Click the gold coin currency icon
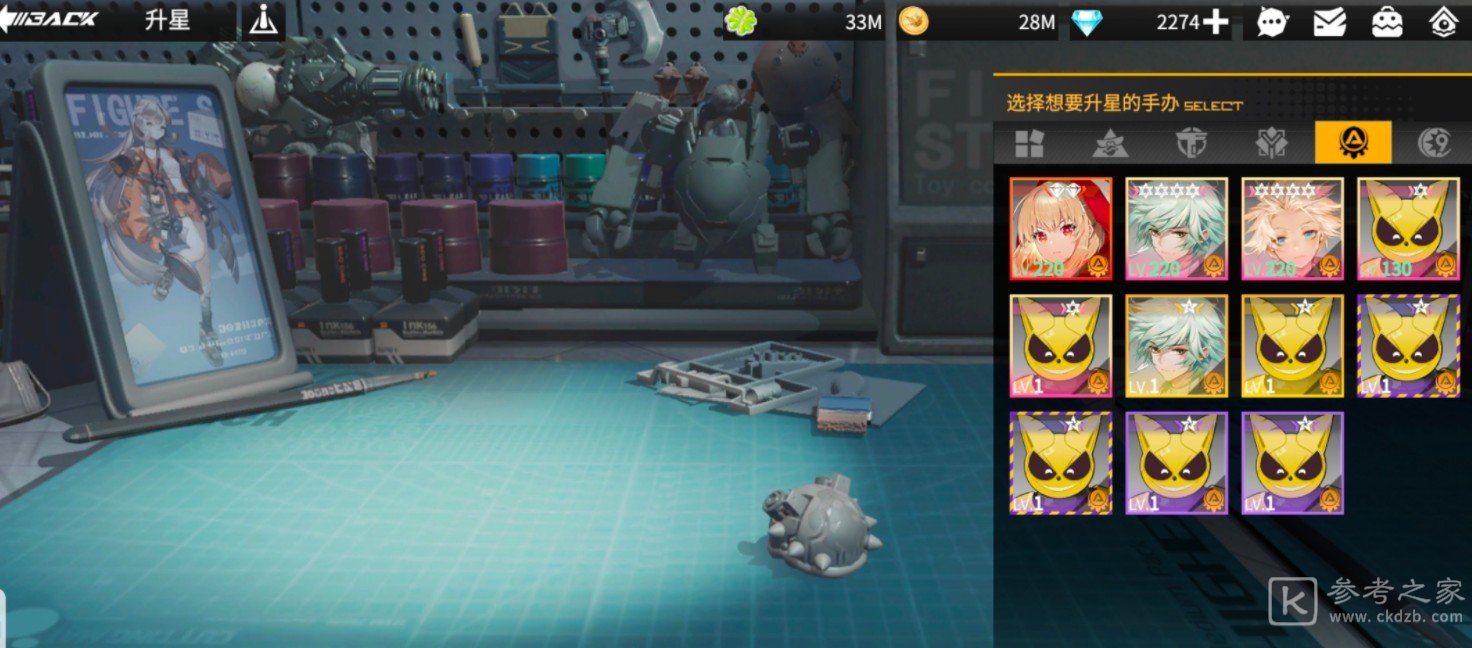Viewport: 1472px width, 648px height. tap(913, 22)
